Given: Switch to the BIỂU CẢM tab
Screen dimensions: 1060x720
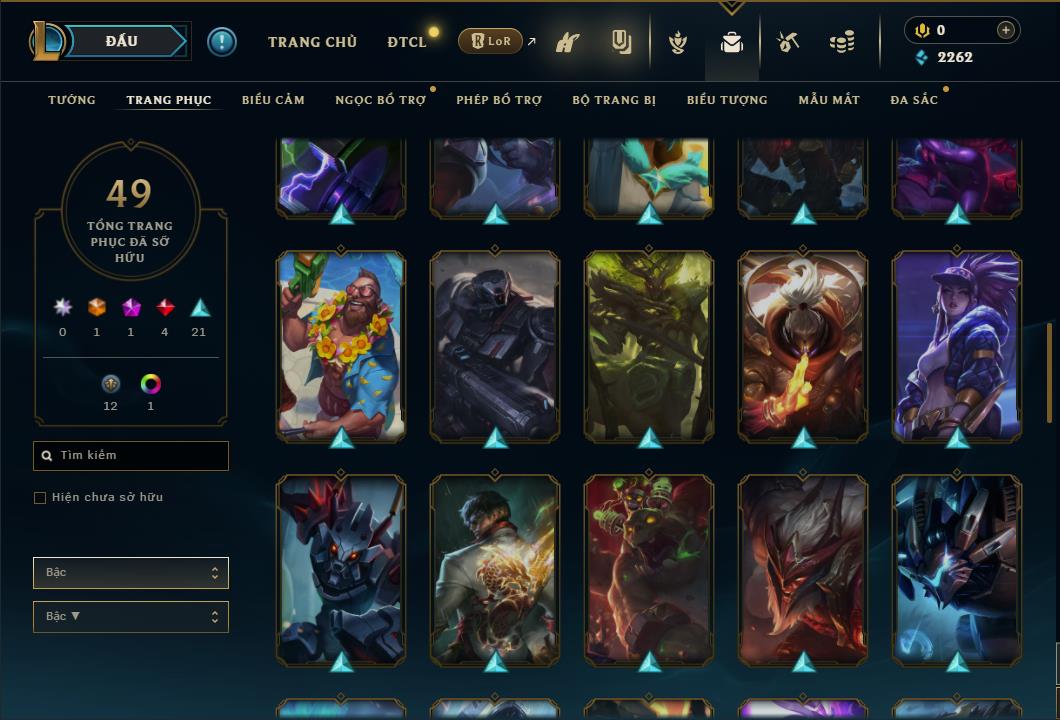Looking at the screenshot, I should point(273,100).
